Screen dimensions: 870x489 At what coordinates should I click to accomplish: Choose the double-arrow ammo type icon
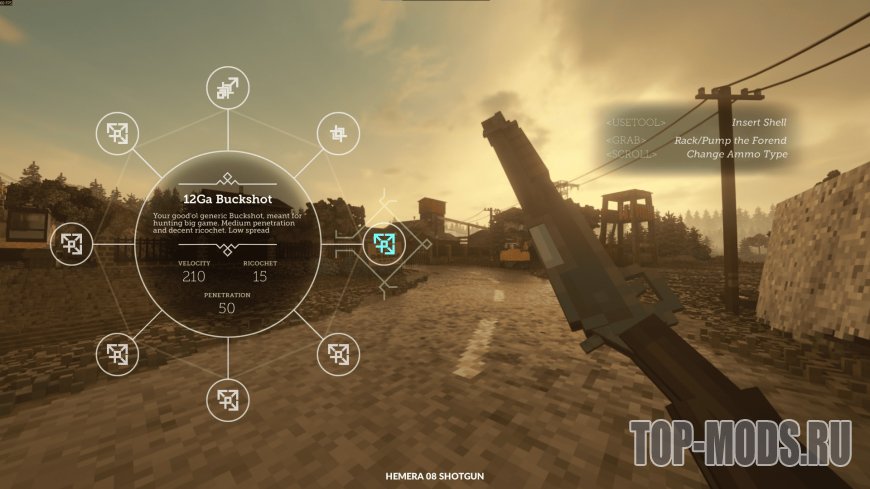pyautogui.click(x=228, y=89)
